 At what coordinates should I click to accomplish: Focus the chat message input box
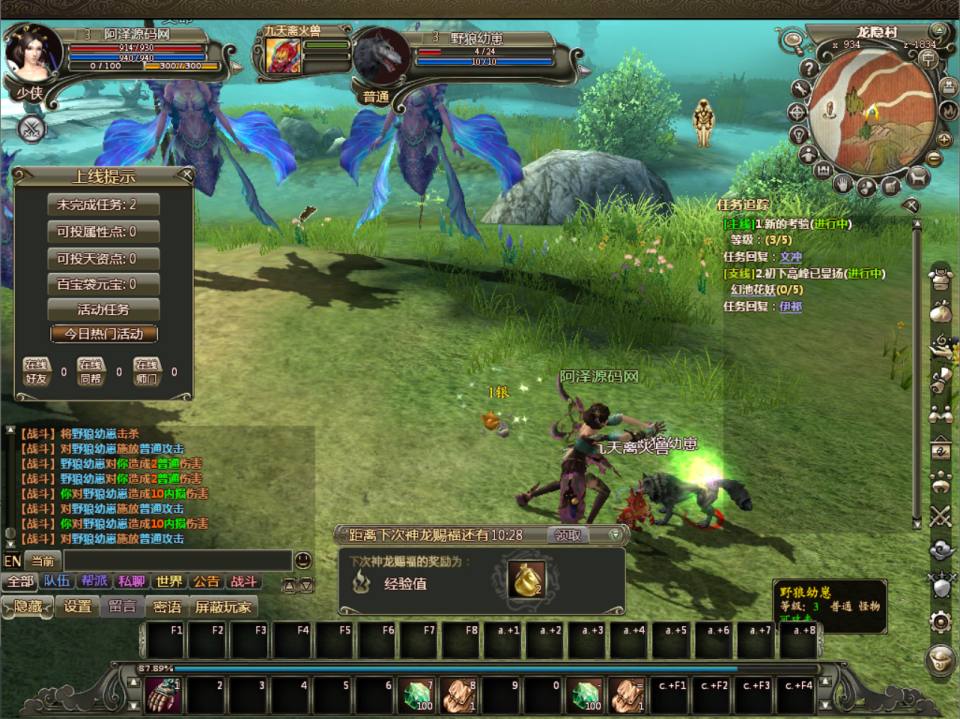point(175,561)
